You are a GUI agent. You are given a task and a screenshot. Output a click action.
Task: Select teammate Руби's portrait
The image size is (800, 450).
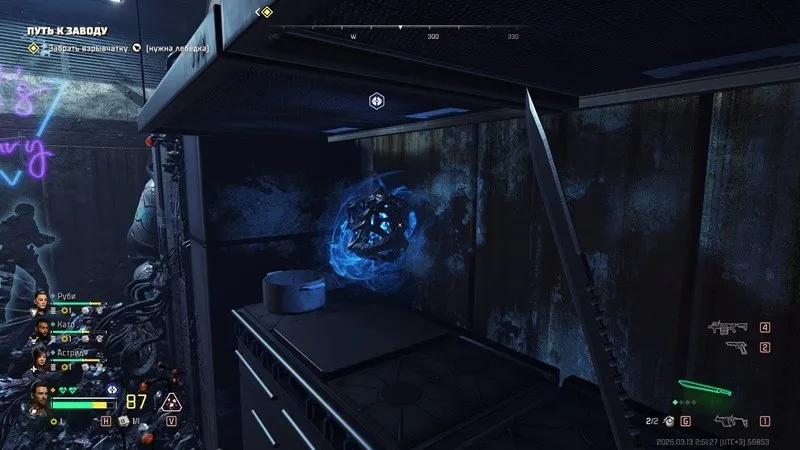pos(43,302)
